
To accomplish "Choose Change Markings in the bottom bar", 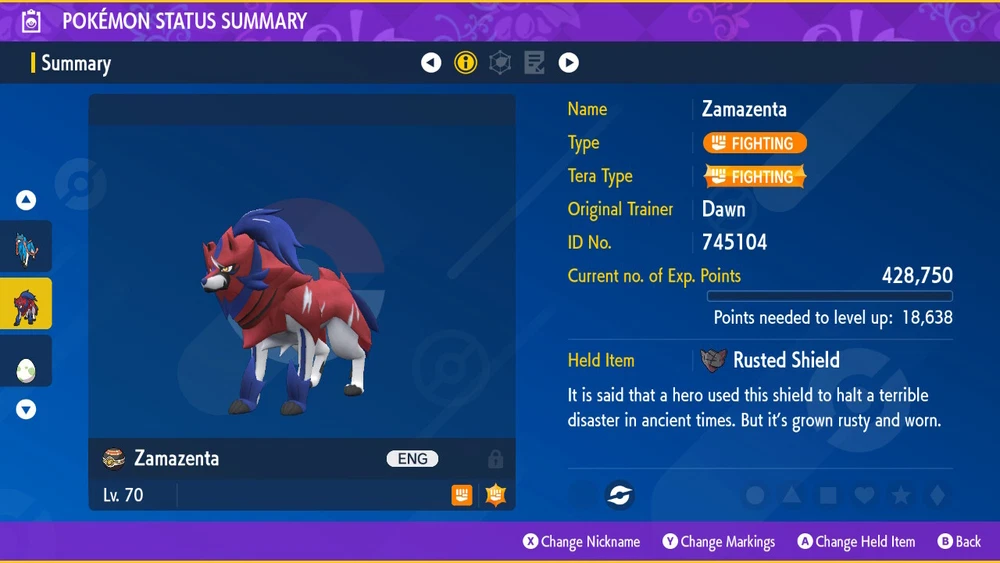I will click(x=719, y=542).
